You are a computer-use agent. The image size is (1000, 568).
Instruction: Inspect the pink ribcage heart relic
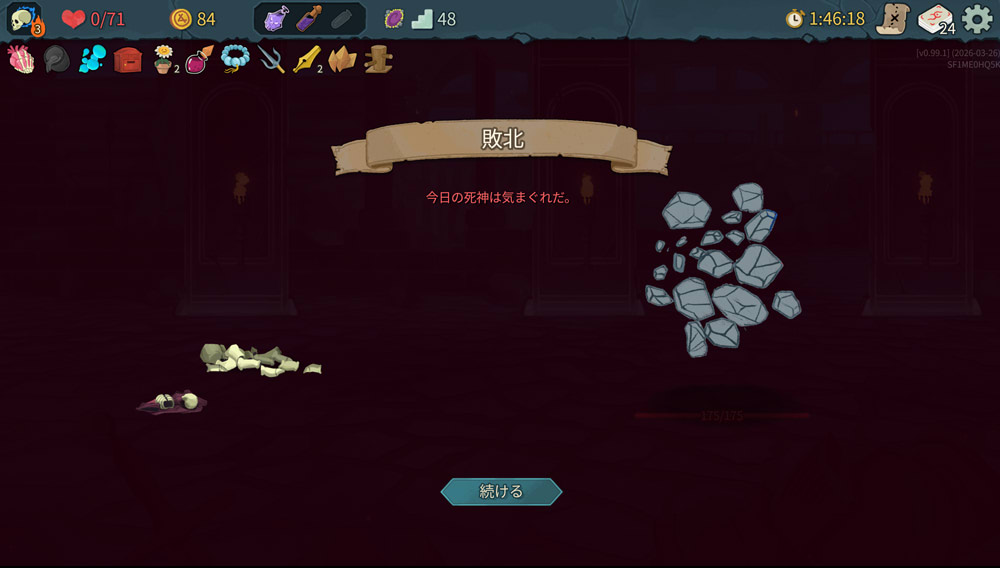click(21, 60)
